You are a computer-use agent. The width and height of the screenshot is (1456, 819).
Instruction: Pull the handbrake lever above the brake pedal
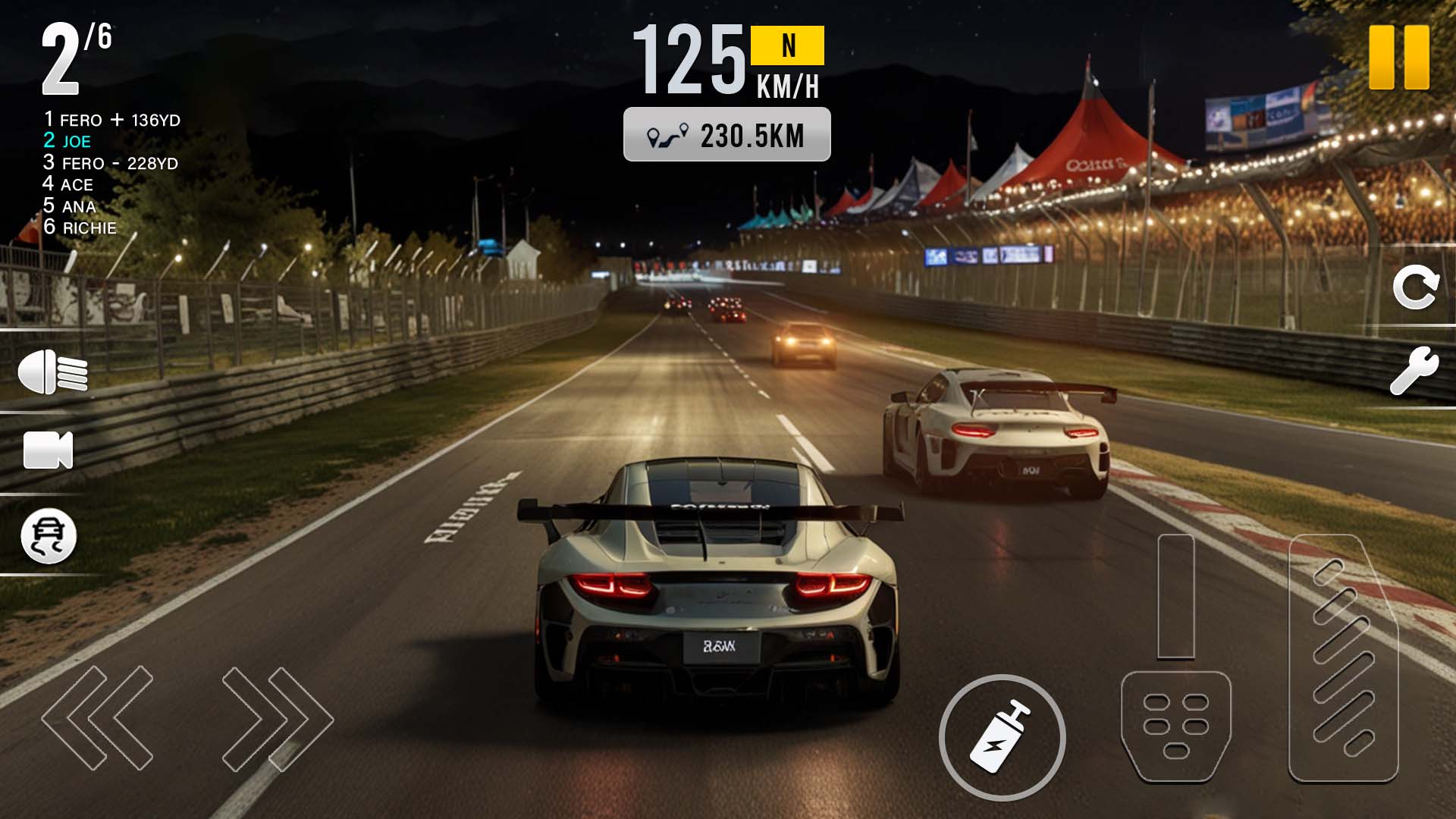click(1175, 597)
